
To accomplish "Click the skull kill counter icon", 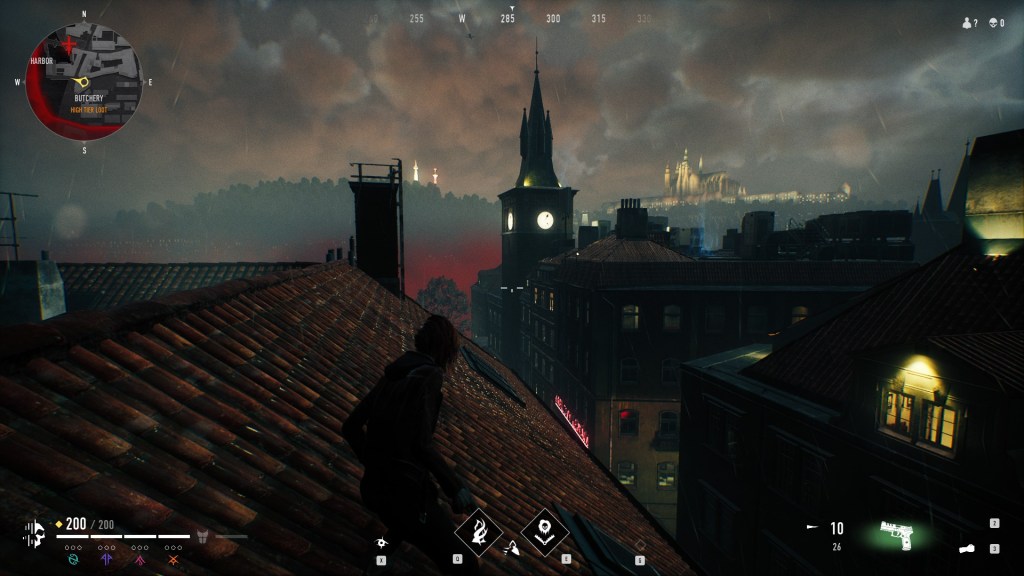I will click(x=995, y=22).
